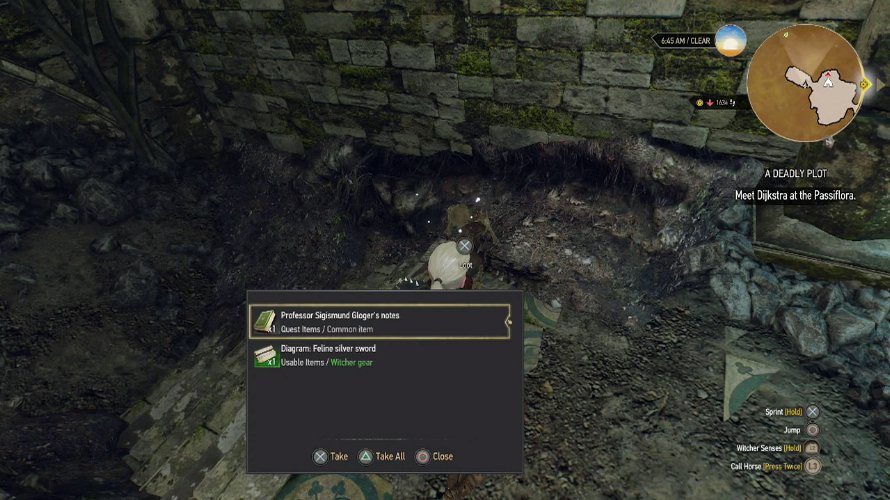This screenshot has height=500, width=890.
Task: Choose the Diagram: Feline silver sword row
Action: point(380,355)
